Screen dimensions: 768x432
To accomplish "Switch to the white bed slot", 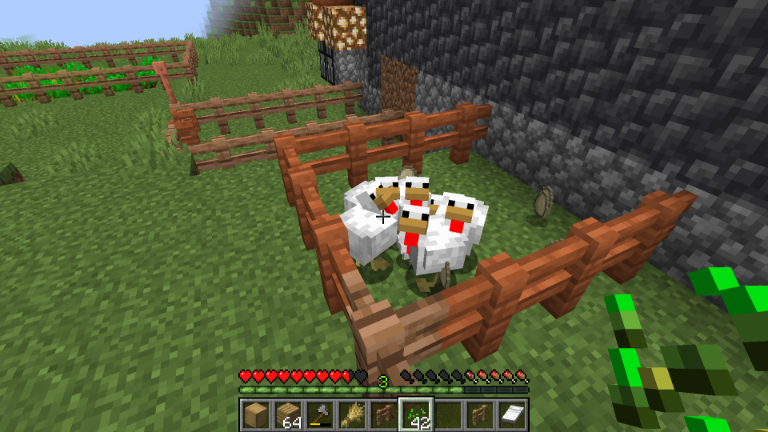I will [x=511, y=414].
